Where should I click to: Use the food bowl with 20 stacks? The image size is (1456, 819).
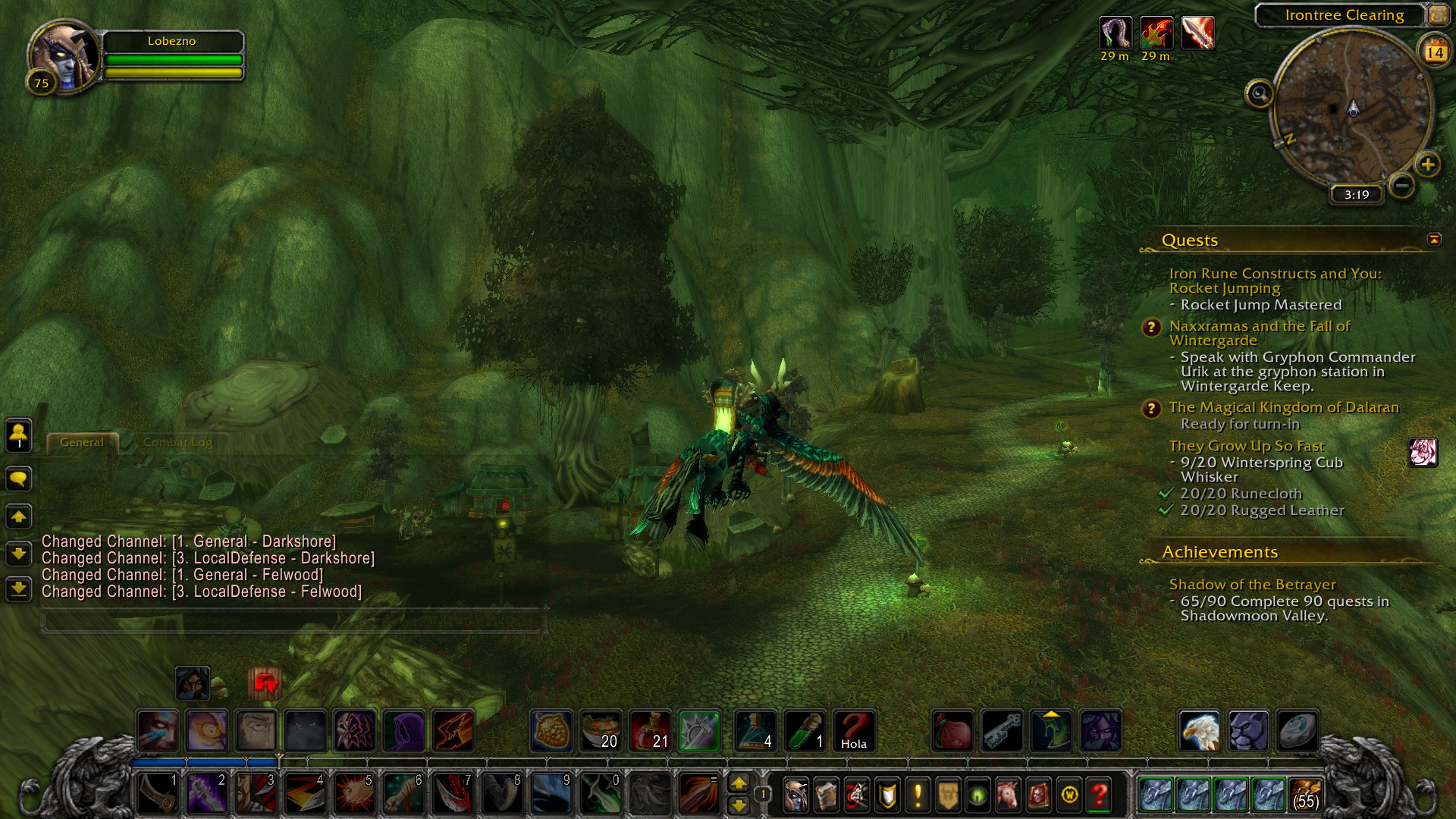[601, 730]
